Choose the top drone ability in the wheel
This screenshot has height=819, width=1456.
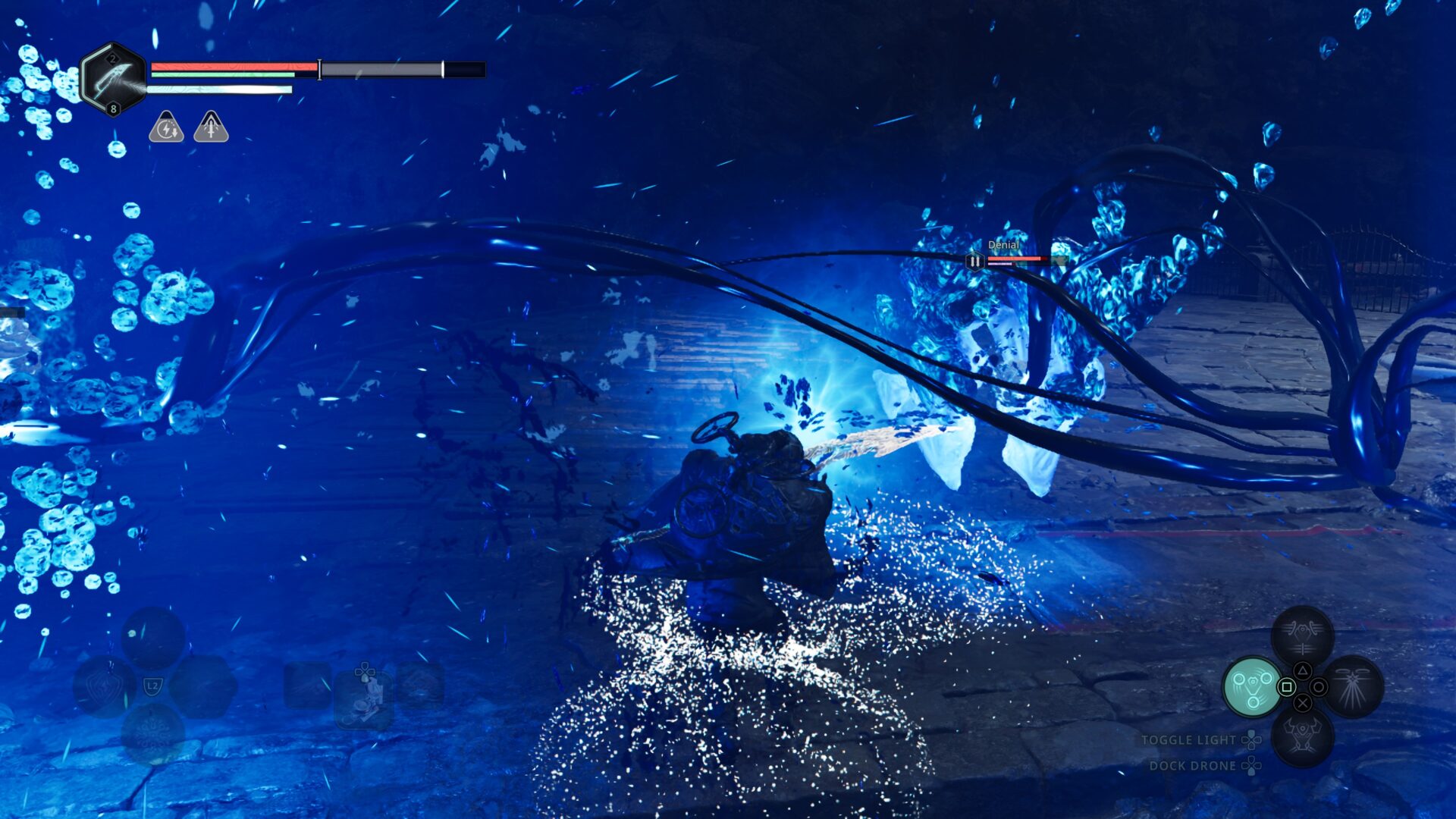1302,635
